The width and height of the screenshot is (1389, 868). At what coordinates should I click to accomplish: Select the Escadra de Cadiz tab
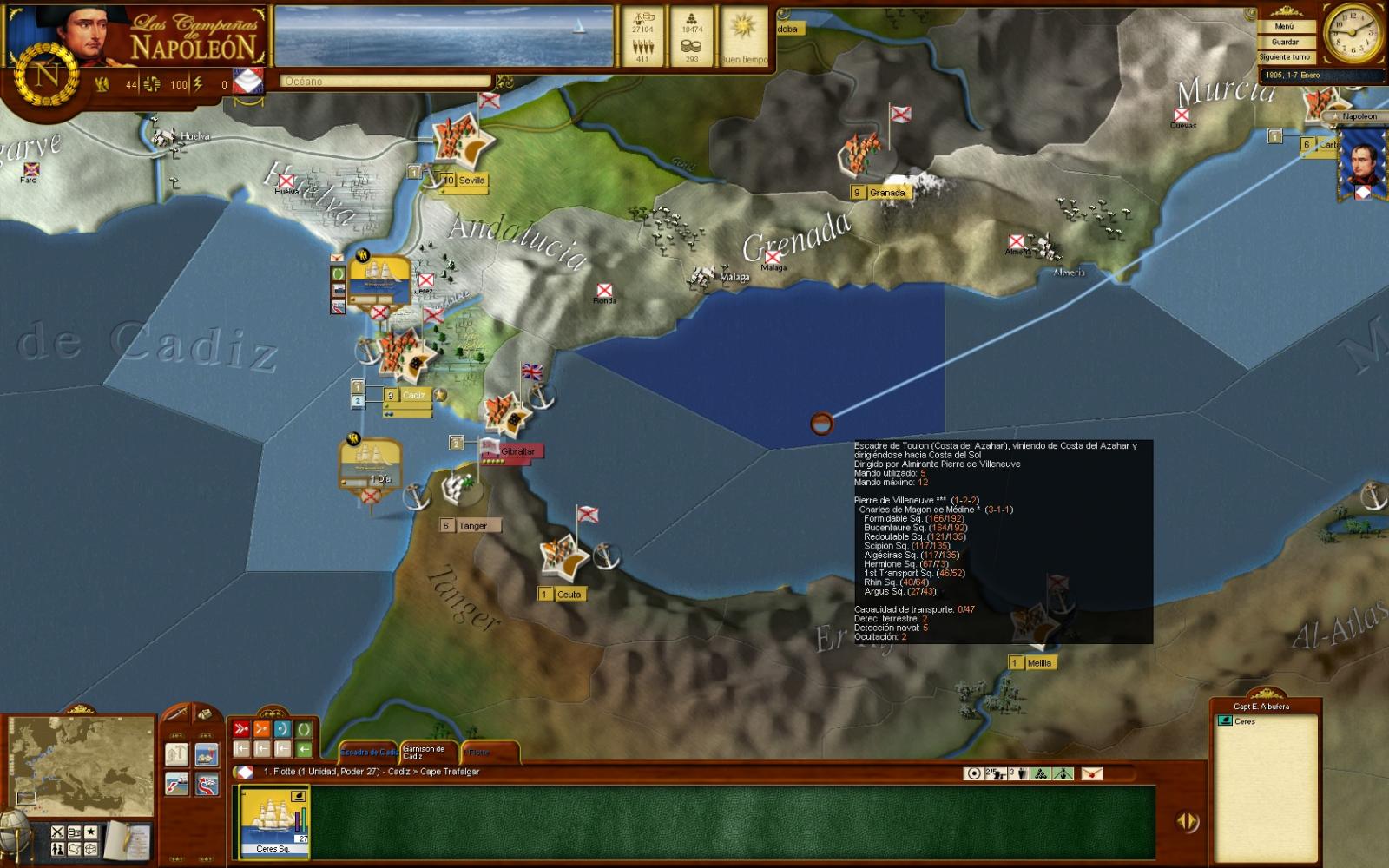369,752
